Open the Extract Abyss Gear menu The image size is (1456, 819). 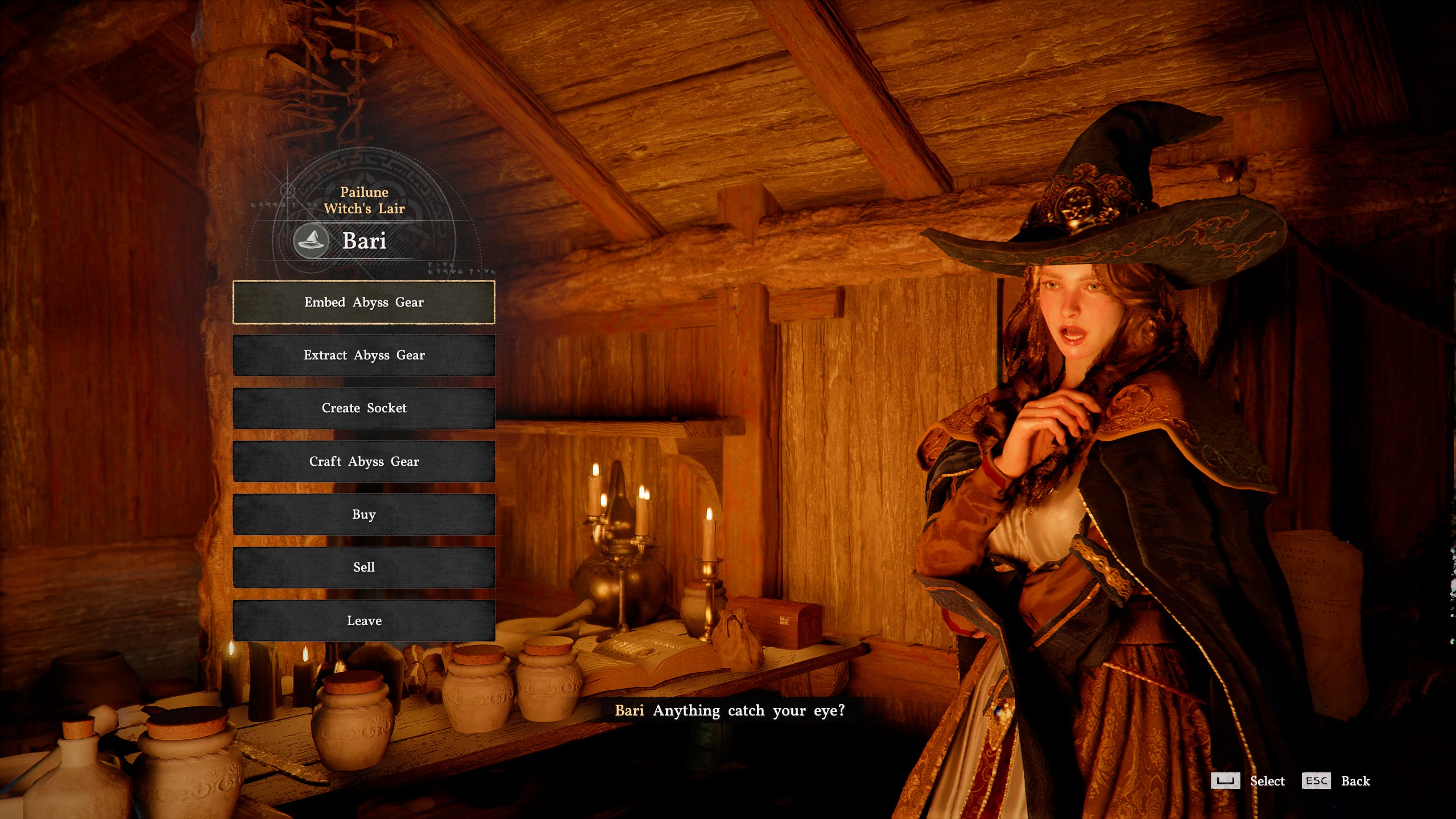click(363, 355)
